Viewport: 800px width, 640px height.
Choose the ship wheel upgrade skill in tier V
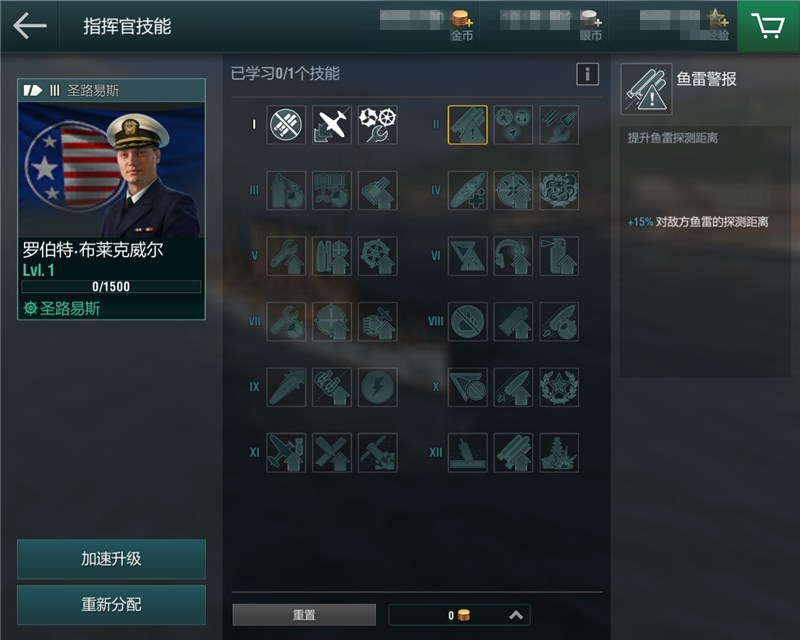[x=377, y=256]
